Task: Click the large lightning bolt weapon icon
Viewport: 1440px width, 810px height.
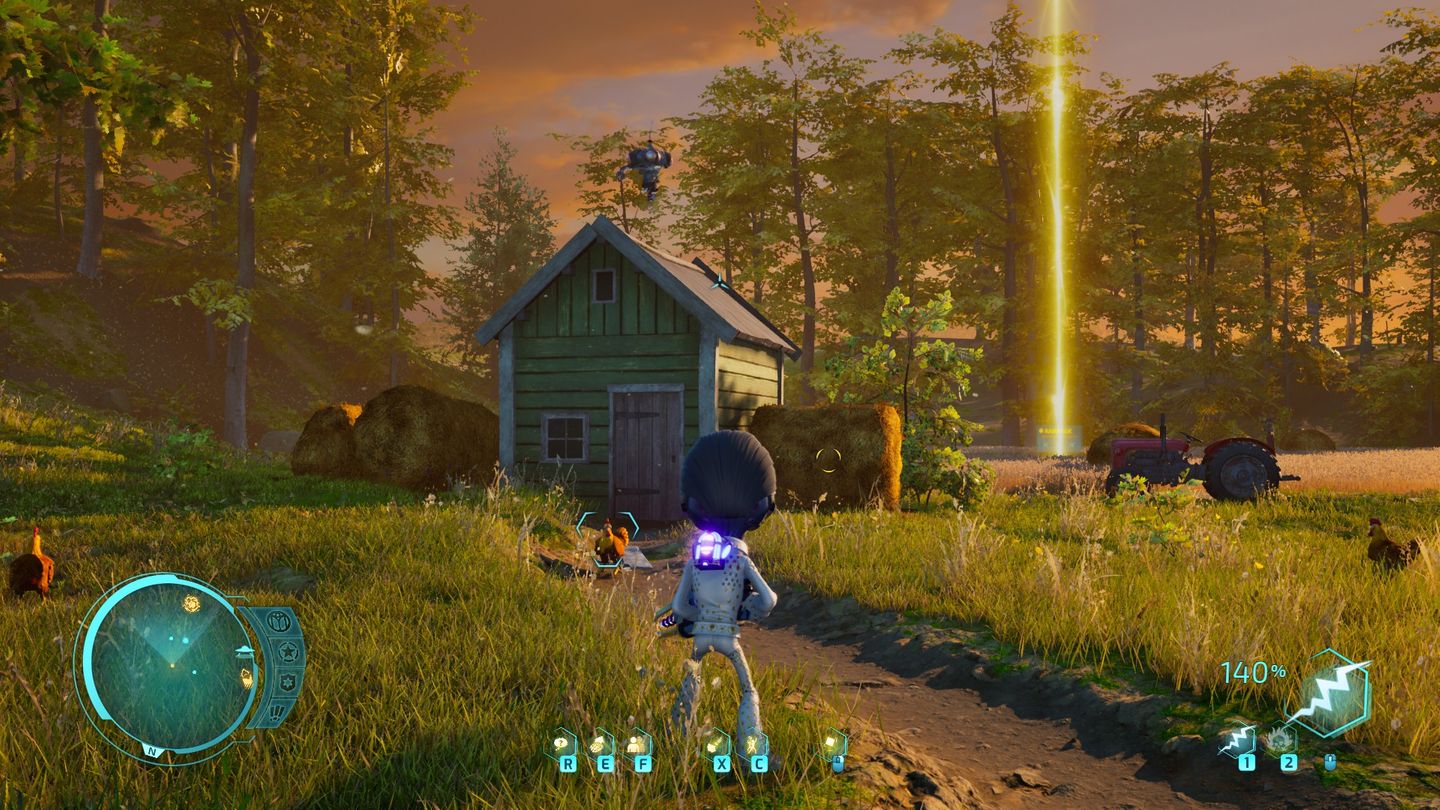Action: 1327,693
